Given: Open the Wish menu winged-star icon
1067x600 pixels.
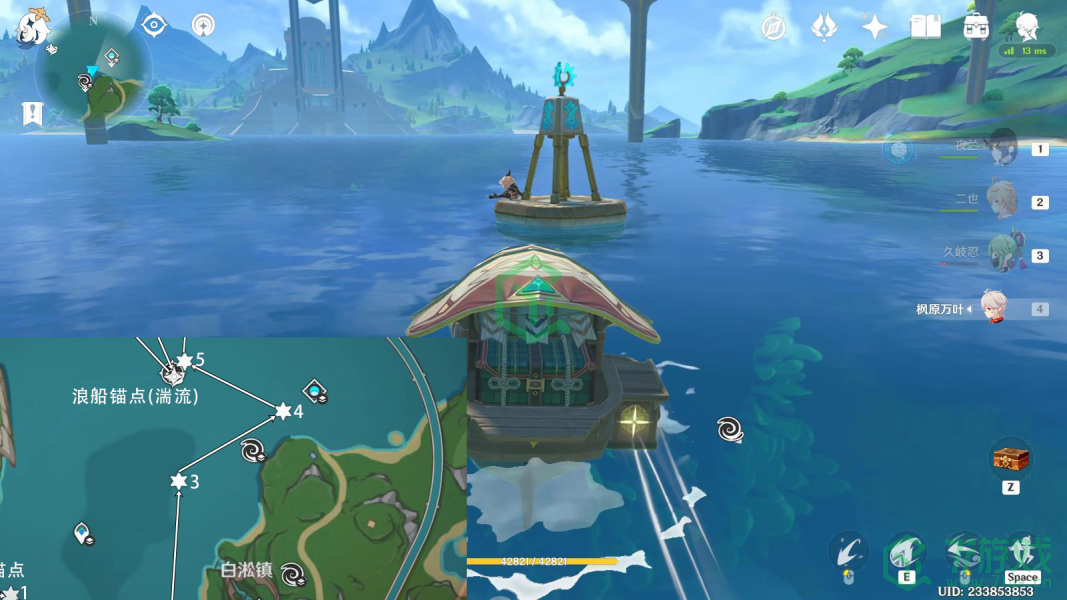Looking at the screenshot, I should pos(823,27).
